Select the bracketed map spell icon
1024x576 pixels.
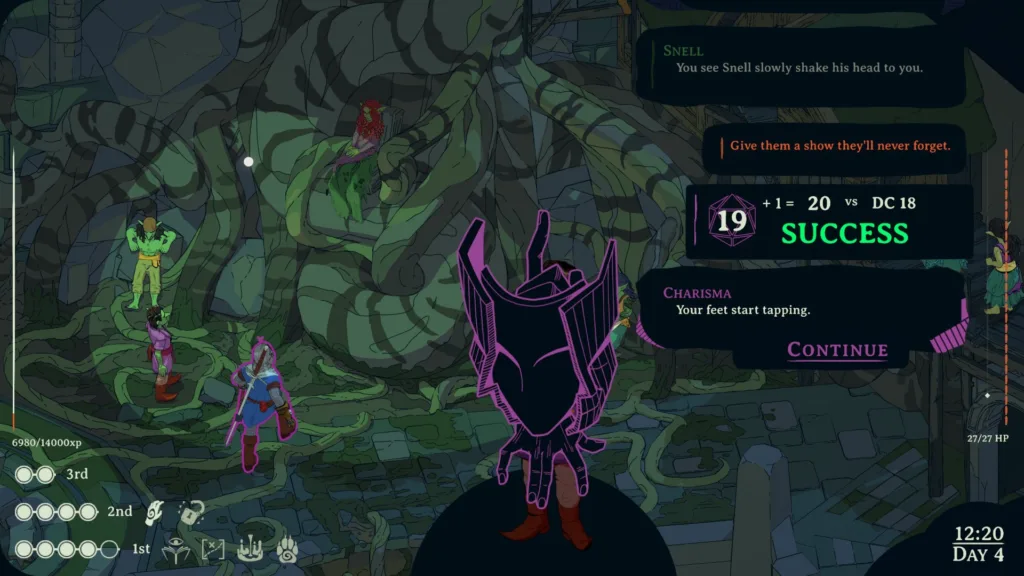214,549
